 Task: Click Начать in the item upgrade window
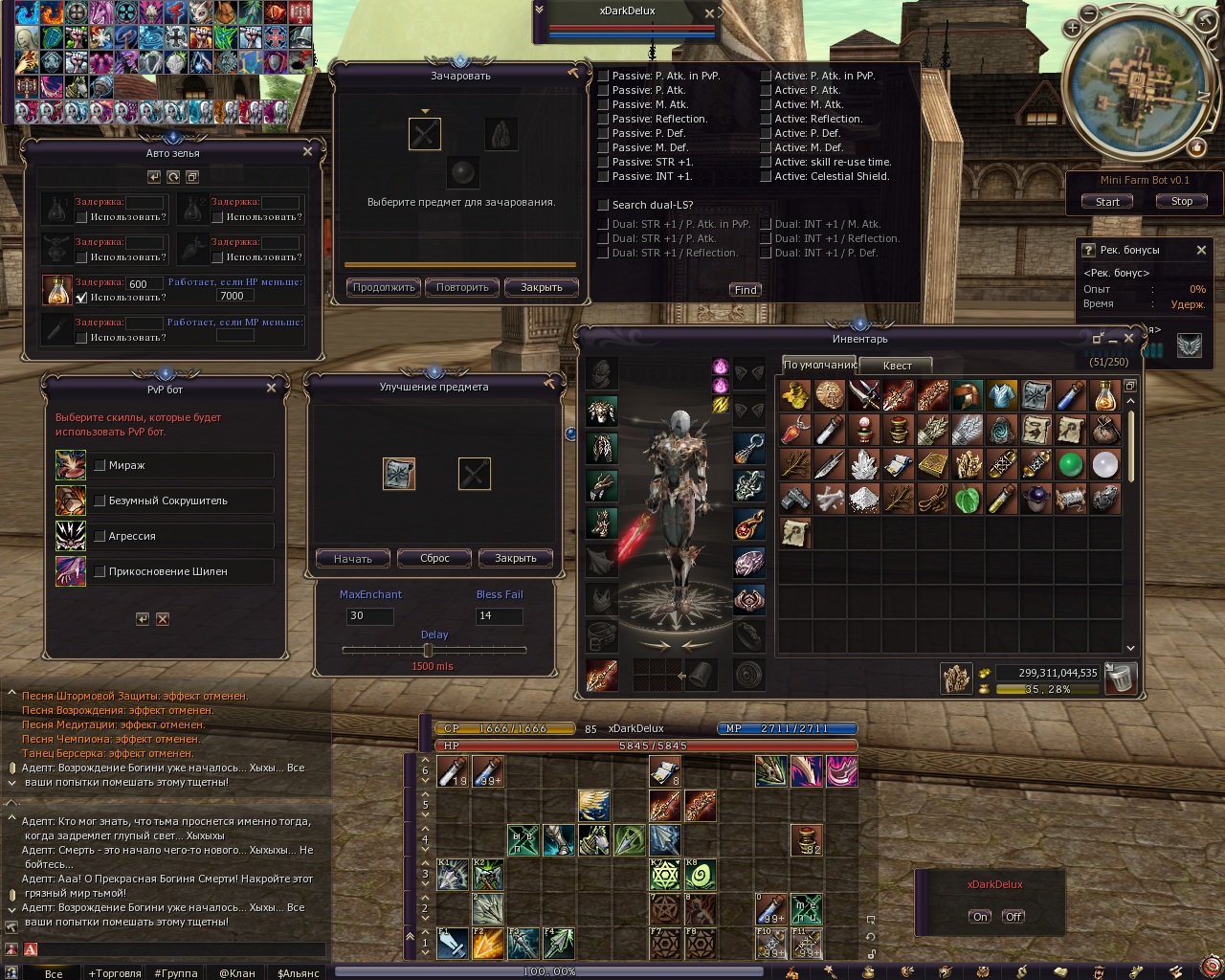[353, 558]
